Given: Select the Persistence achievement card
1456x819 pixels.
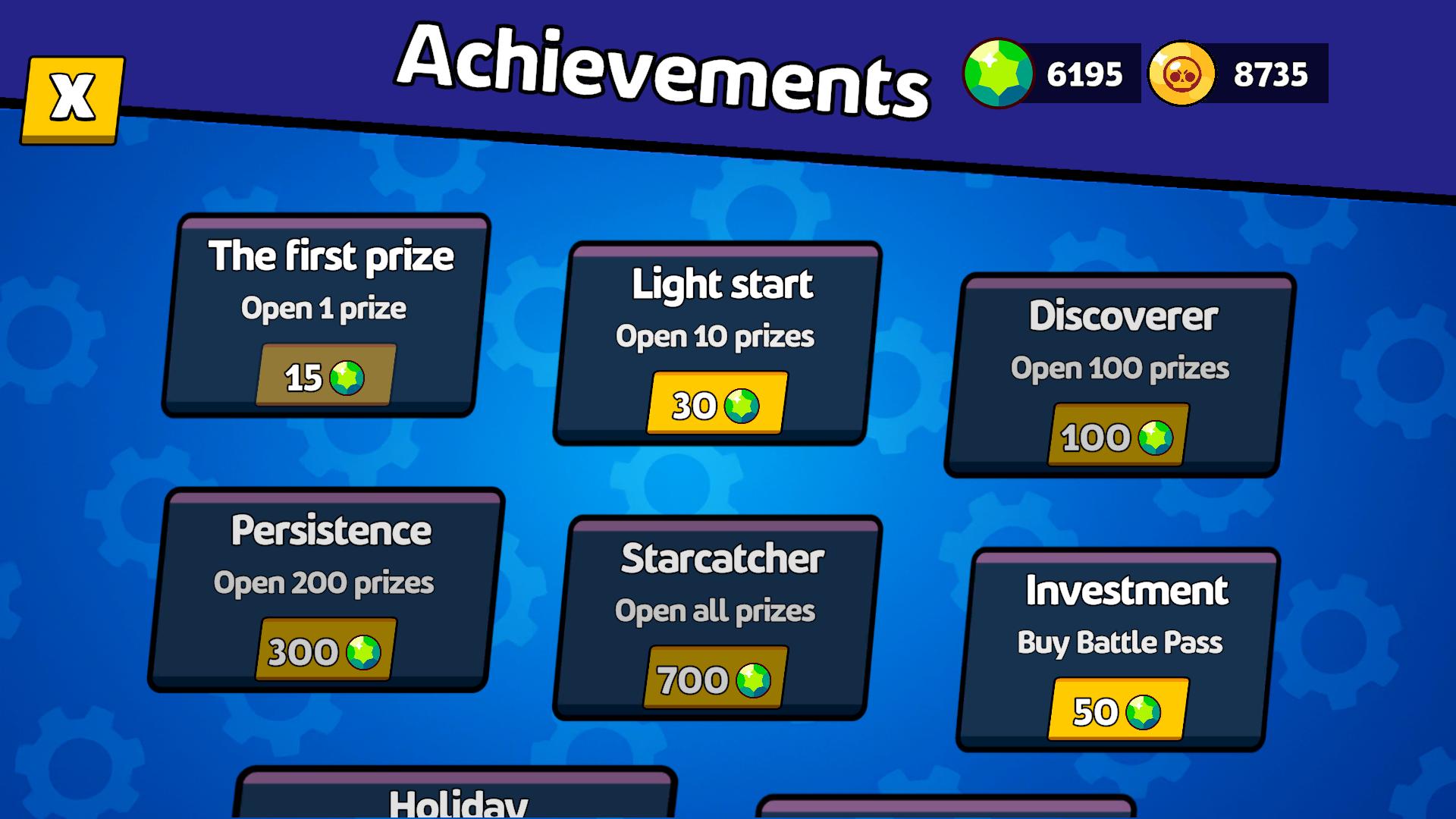Looking at the screenshot, I should pyautogui.click(x=330, y=591).
